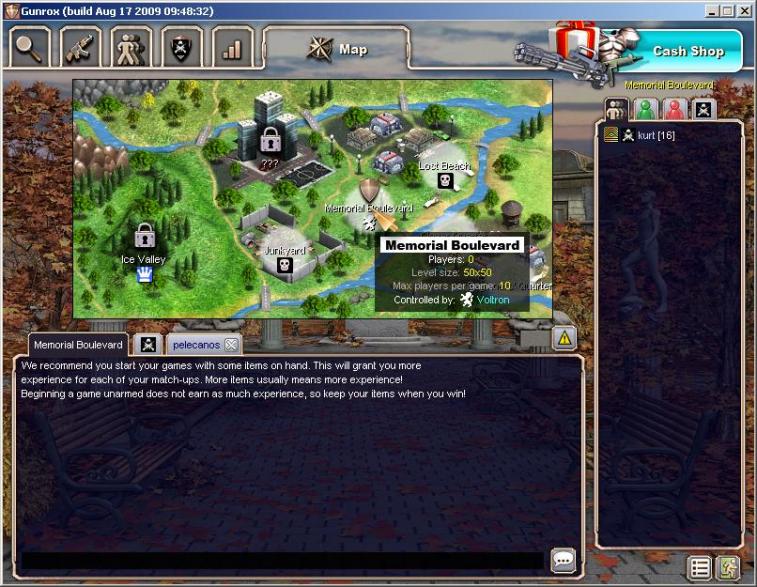This screenshot has width=757, height=587.
Task: Close the pelecanos chat tab
Action: (x=231, y=345)
